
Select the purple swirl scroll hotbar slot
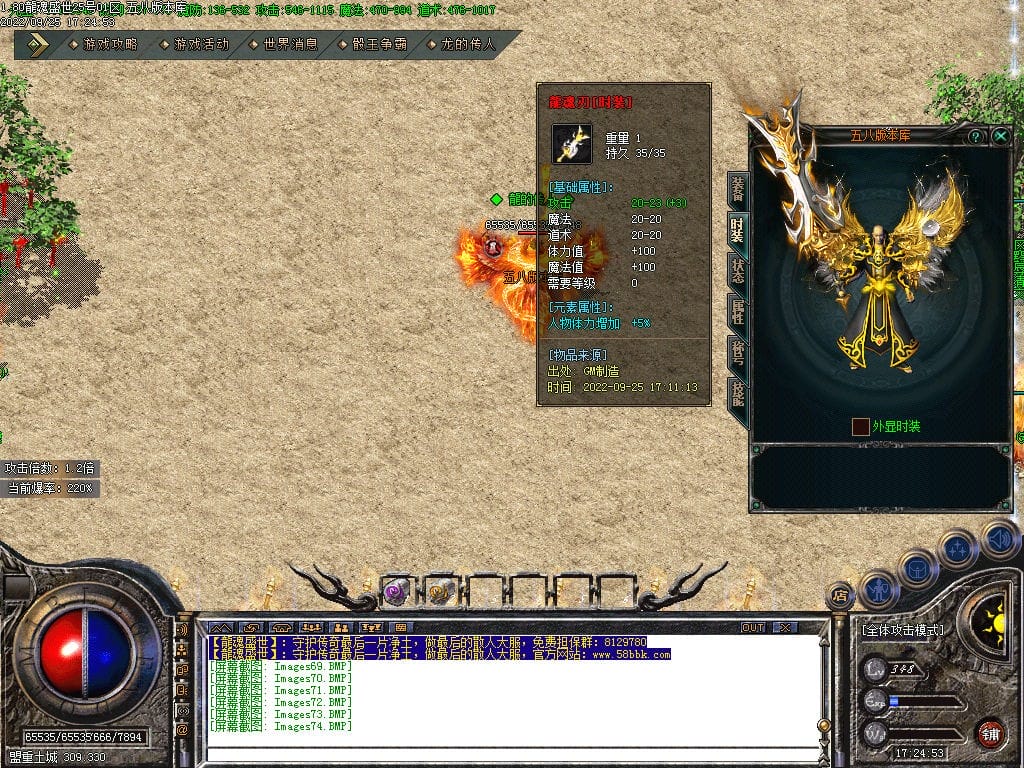click(396, 591)
